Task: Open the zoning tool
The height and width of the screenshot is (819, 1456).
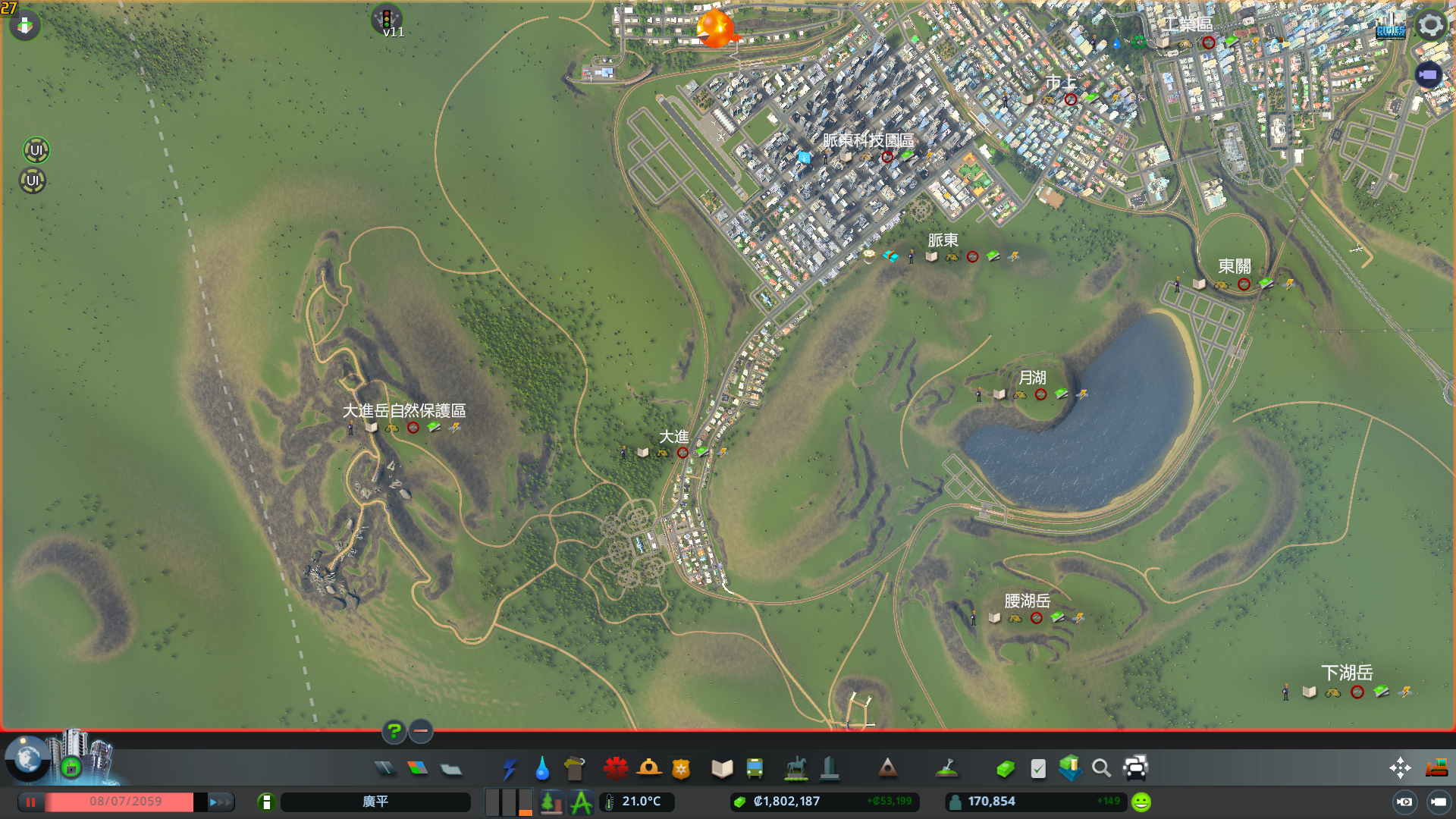Action: tap(417, 769)
